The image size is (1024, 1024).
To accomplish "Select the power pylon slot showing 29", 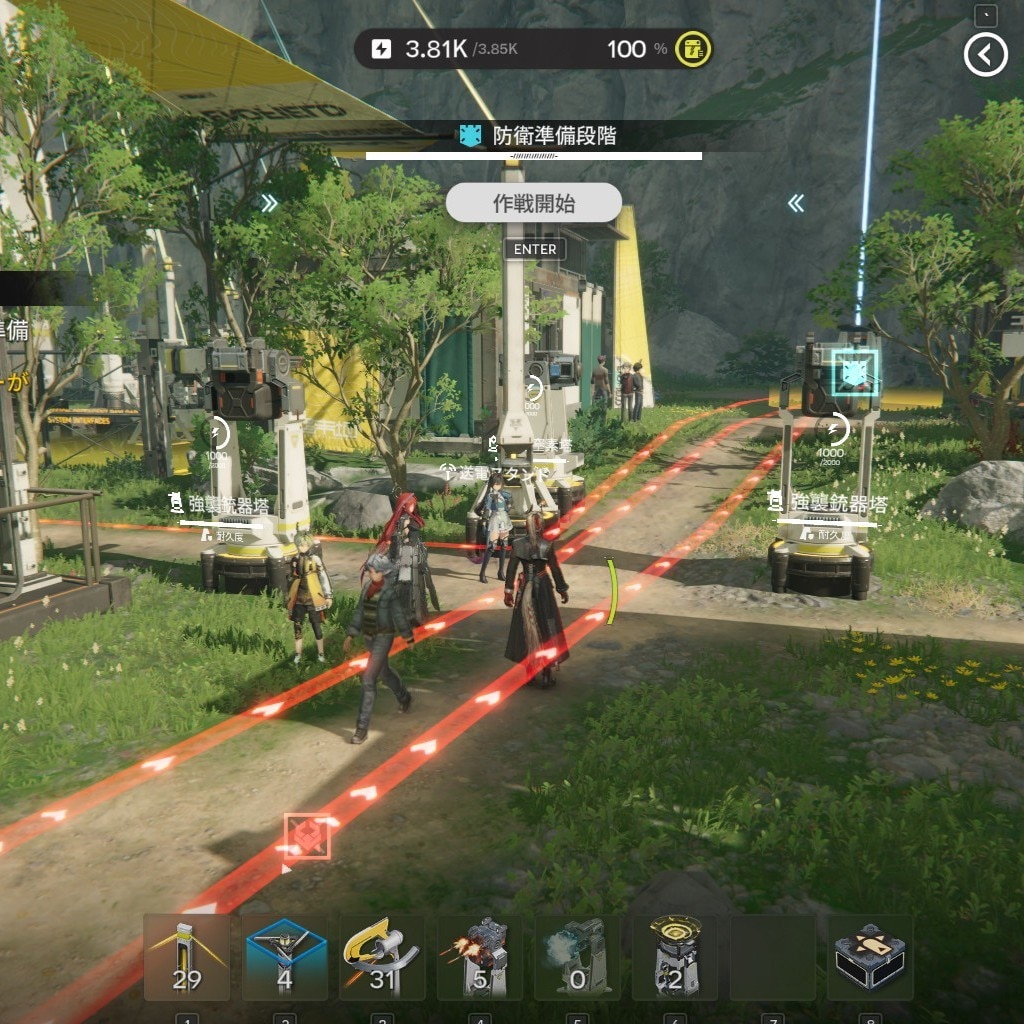I will coord(187,957).
